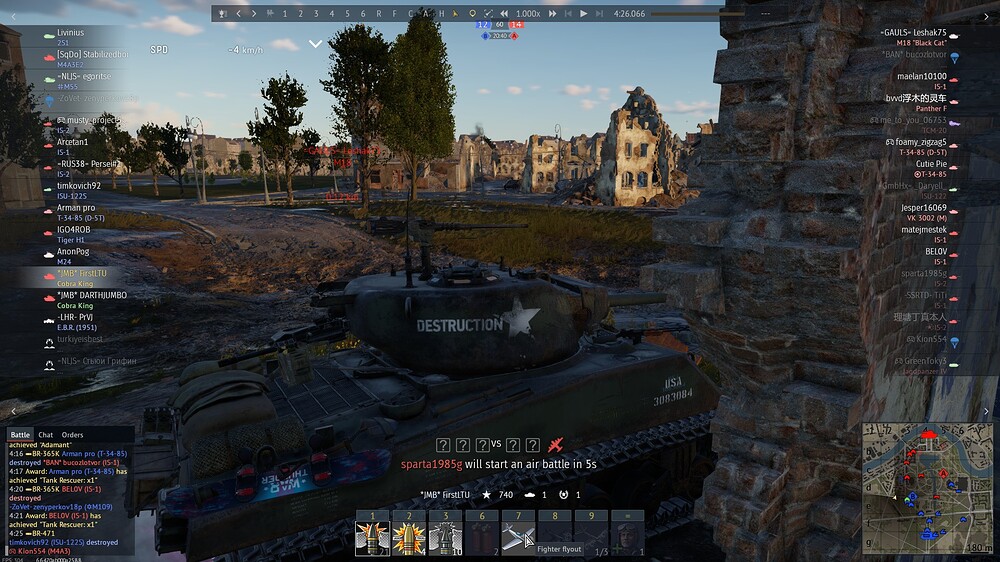Open the minimap
The image size is (1000, 562).
pyautogui.click(x=927, y=488)
